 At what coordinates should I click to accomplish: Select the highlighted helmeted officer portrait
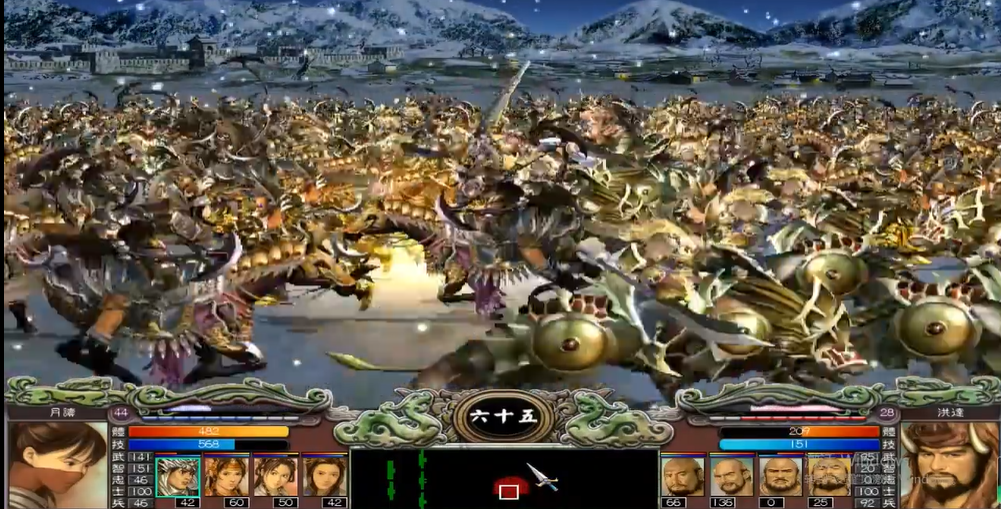point(177,476)
